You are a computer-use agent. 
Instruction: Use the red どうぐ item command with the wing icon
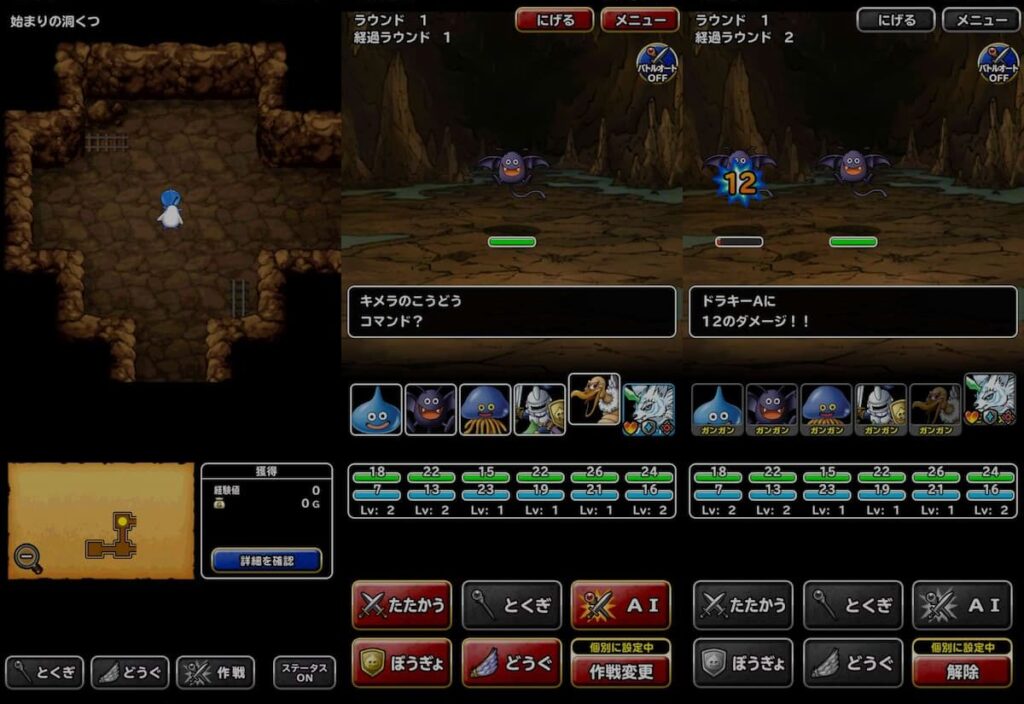tap(511, 663)
